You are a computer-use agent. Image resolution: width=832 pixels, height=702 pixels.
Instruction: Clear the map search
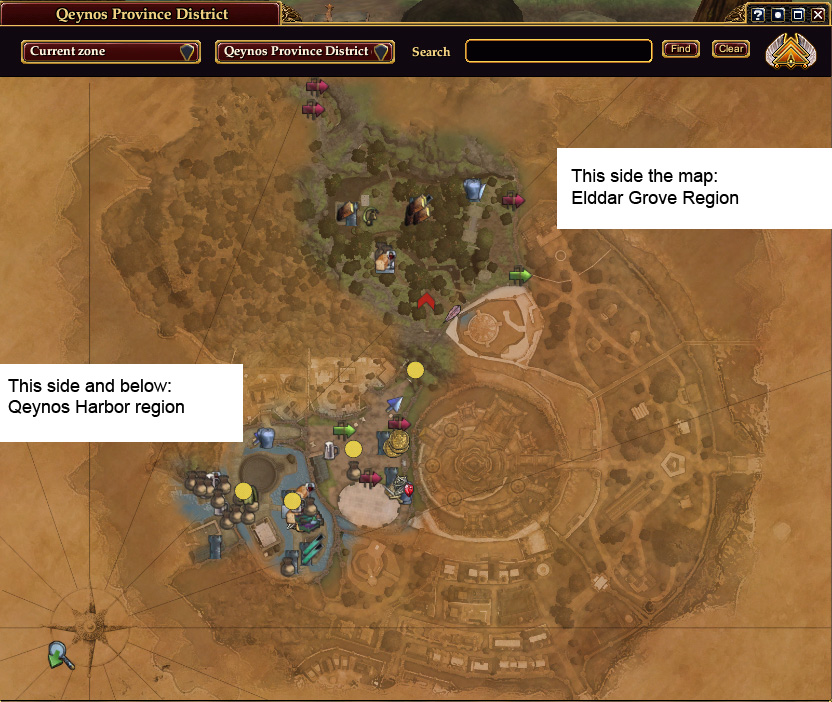(731, 49)
